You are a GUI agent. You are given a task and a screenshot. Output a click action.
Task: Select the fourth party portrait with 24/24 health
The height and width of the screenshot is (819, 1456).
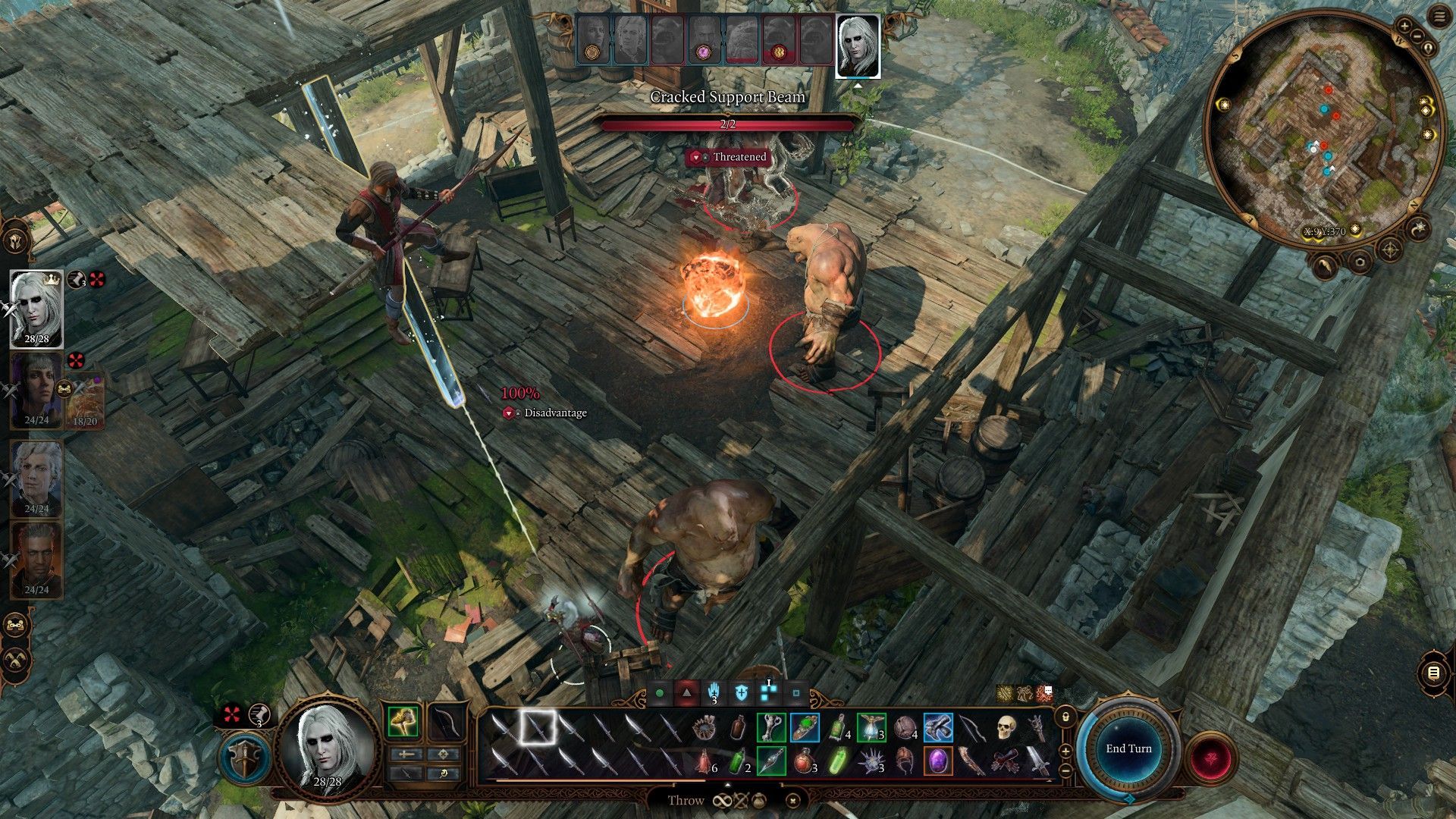[36, 561]
